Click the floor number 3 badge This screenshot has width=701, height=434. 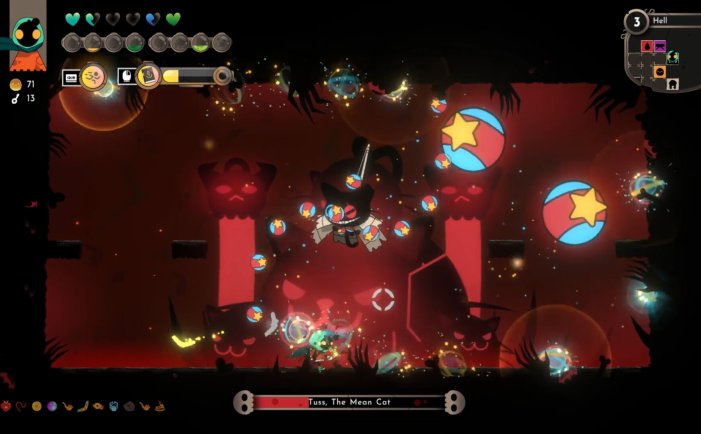tap(636, 21)
